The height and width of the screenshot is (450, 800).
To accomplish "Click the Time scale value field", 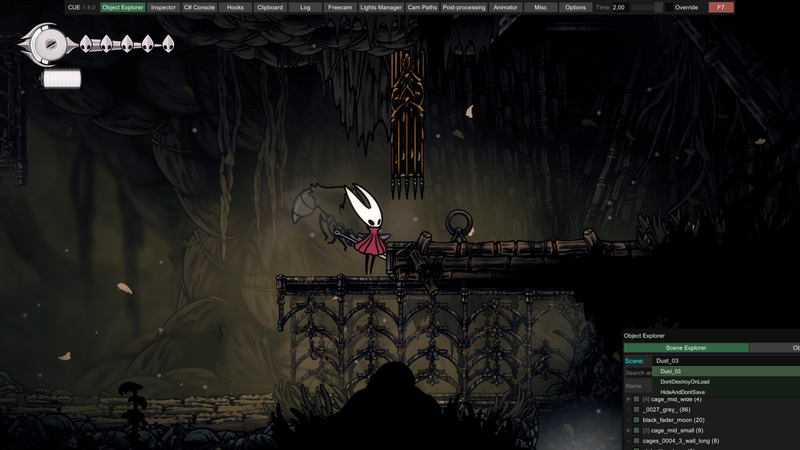I will (x=619, y=7).
